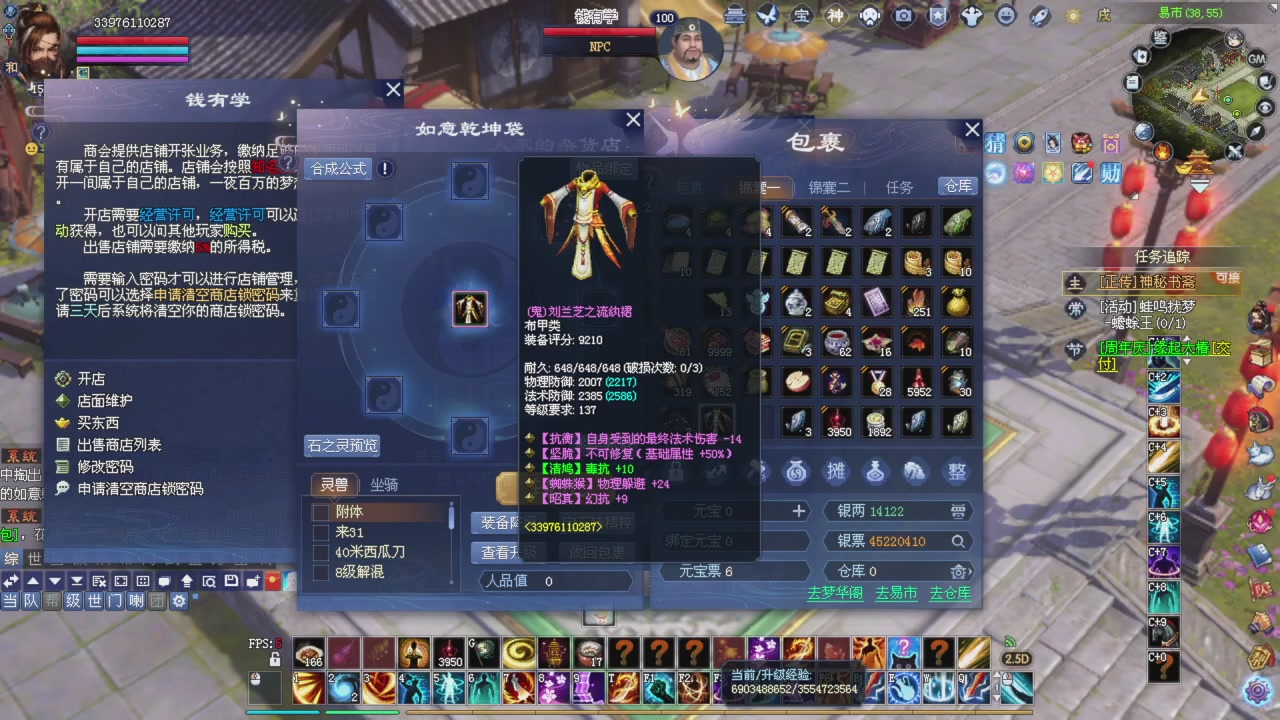Click the rocket icon in the top bar

coord(1037,16)
